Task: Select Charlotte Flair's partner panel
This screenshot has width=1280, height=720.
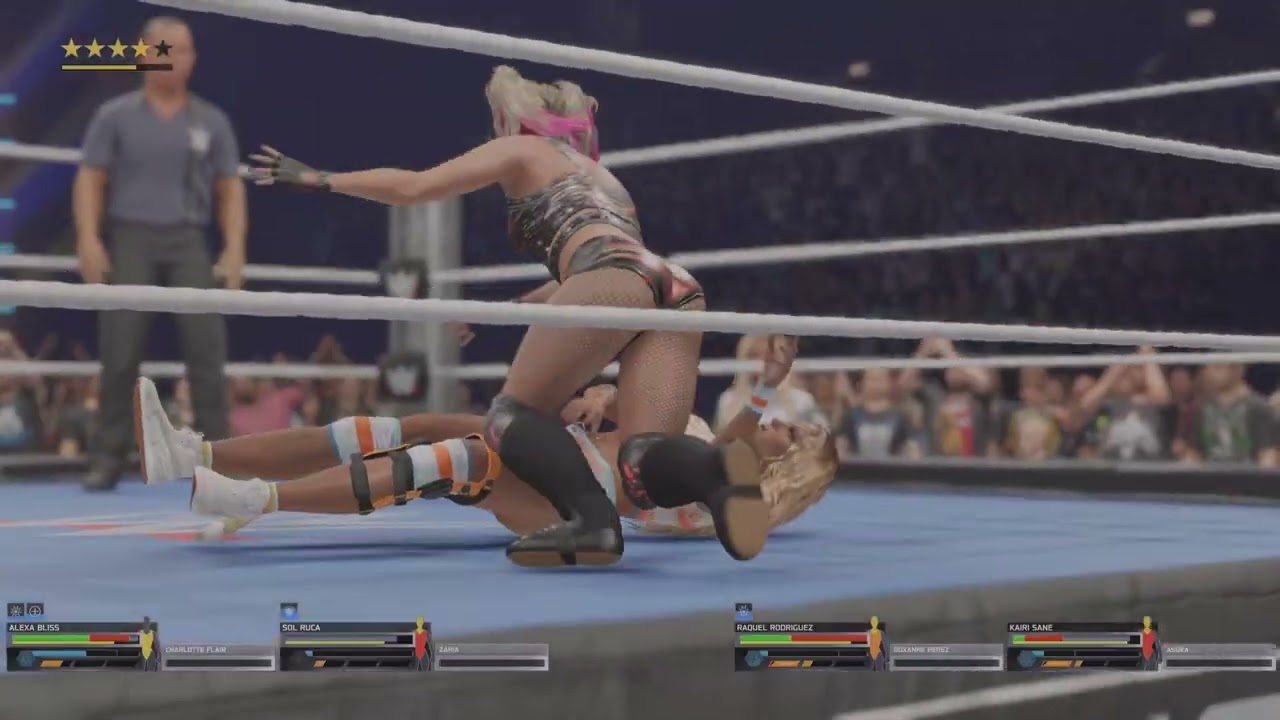Action: coord(219,657)
